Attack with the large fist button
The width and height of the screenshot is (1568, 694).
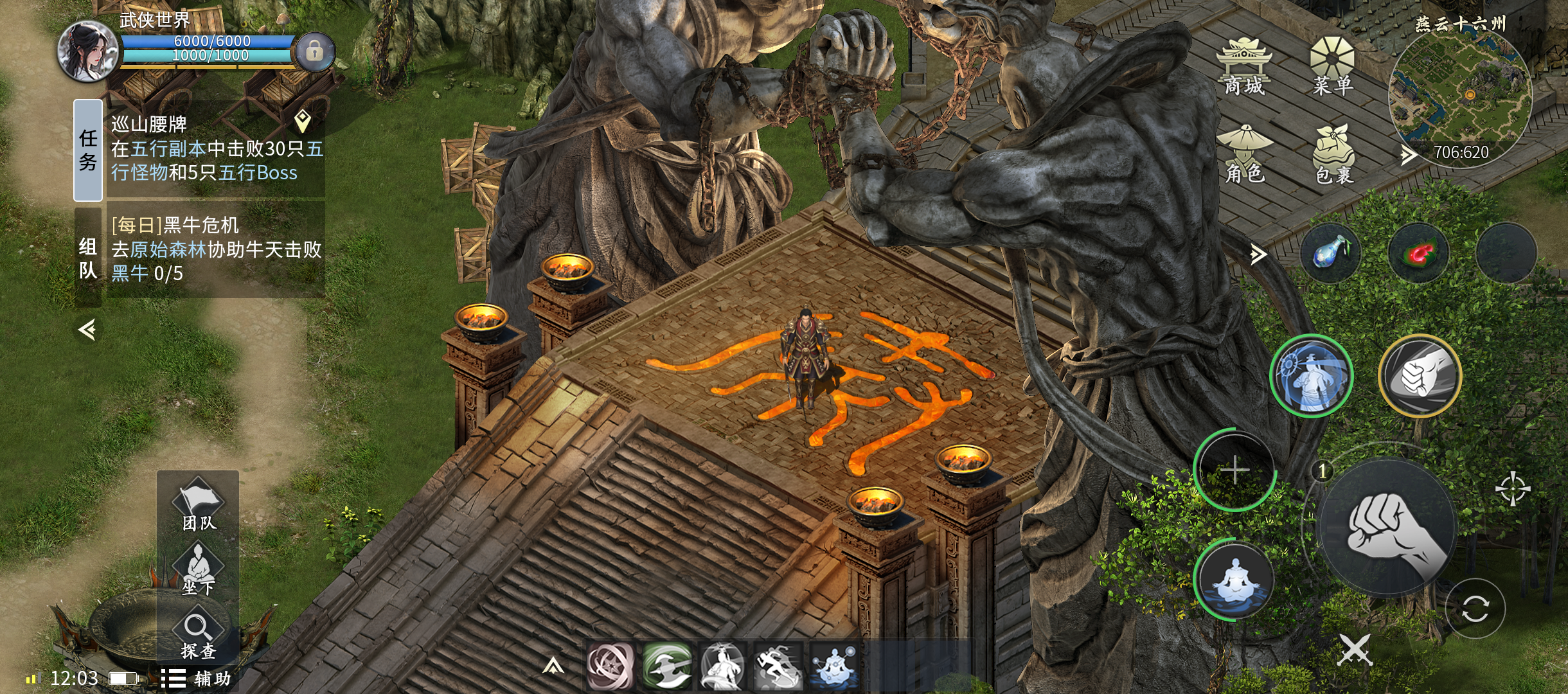[1388, 527]
